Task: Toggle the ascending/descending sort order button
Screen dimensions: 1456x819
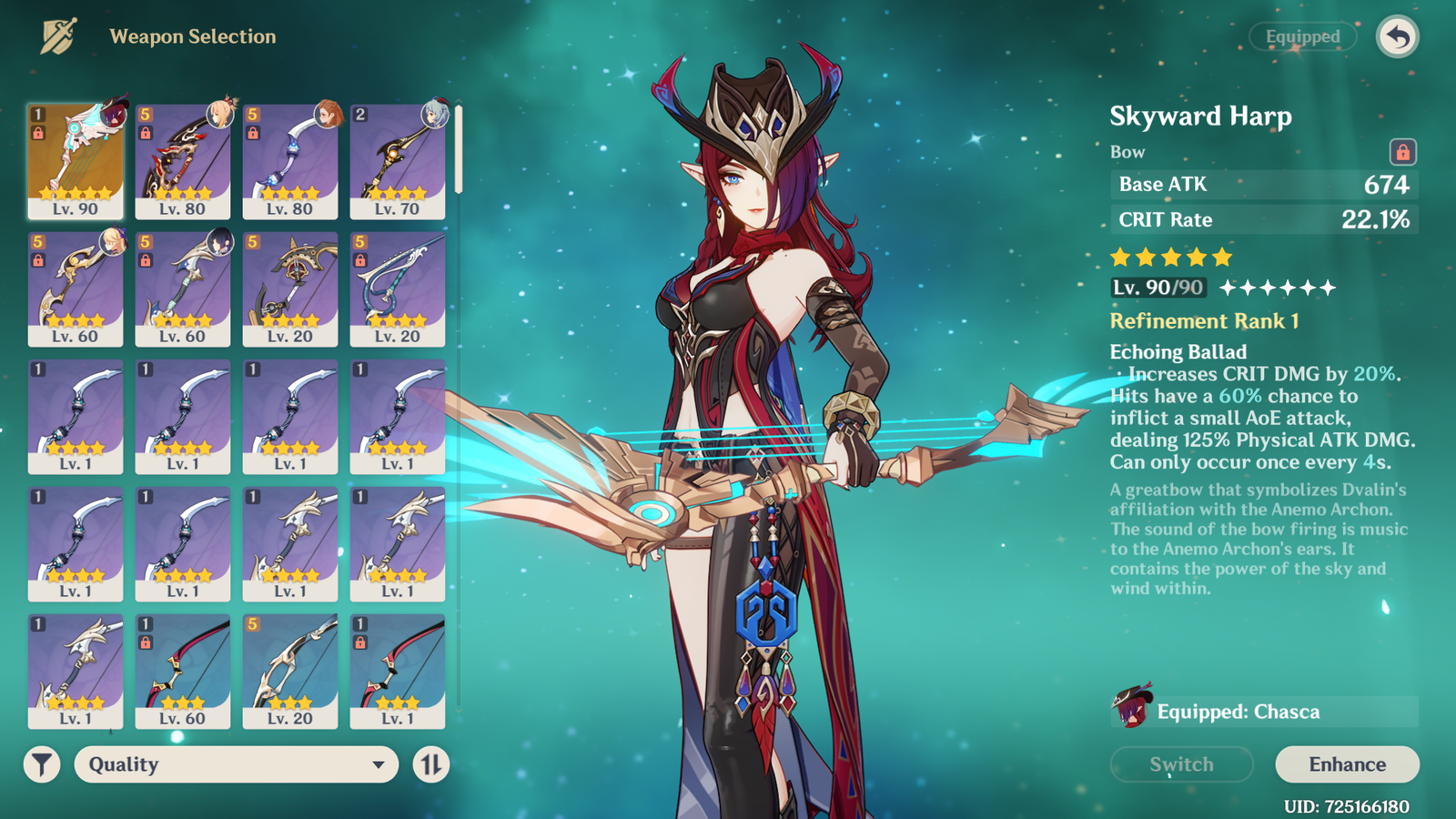Action: pos(430,764)
